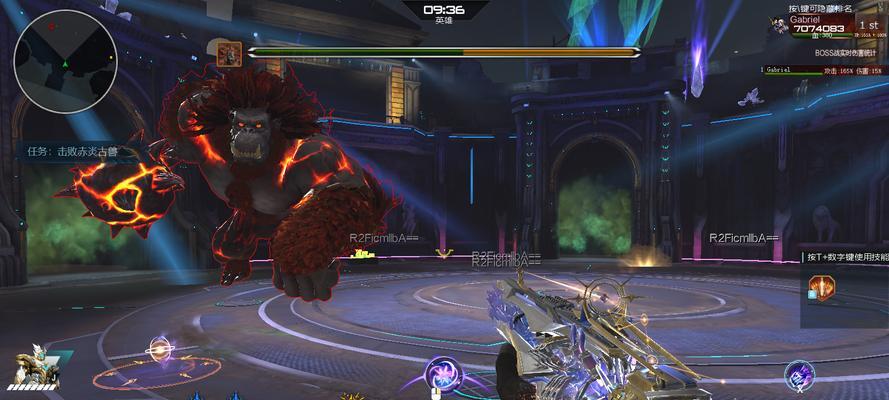This screenshot has width=889, height=400.
Task: Open the quest tracker to defeat the boss
Action: [72, 152]
